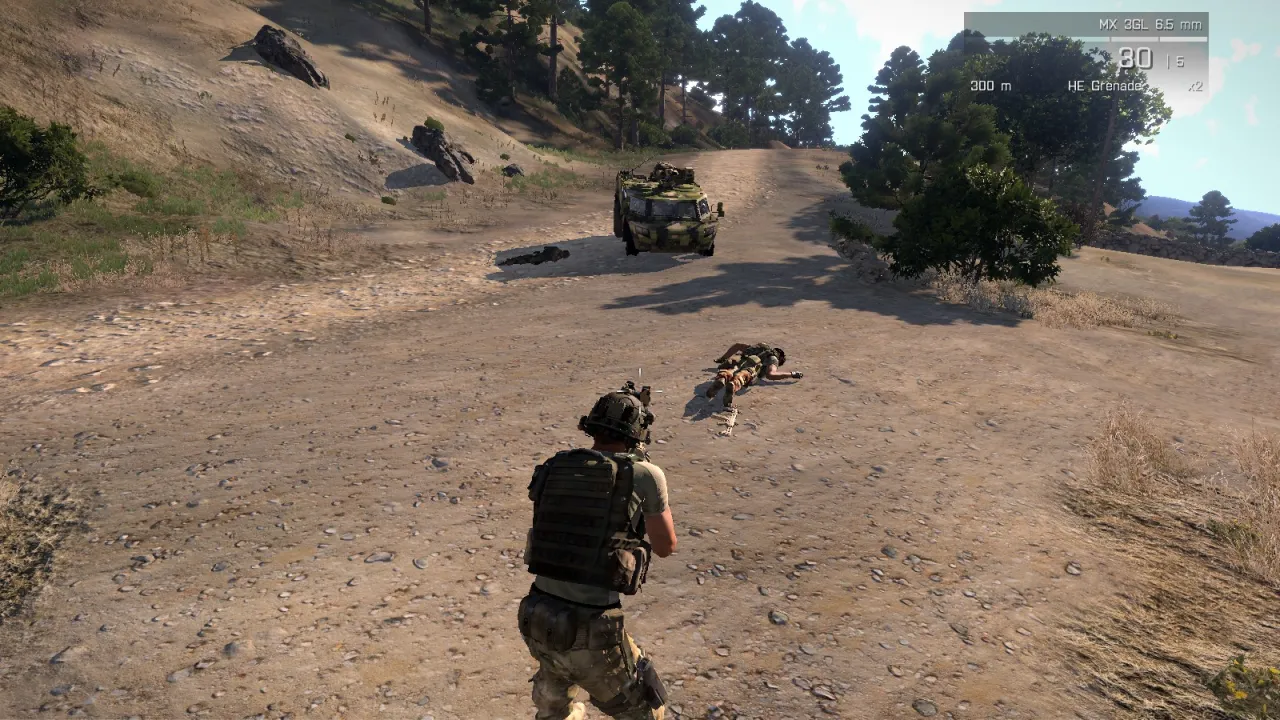Click the MX 3GL 6.5 mm weapon label
This screenshot has width=1280, height=720.
point(1150,26)
